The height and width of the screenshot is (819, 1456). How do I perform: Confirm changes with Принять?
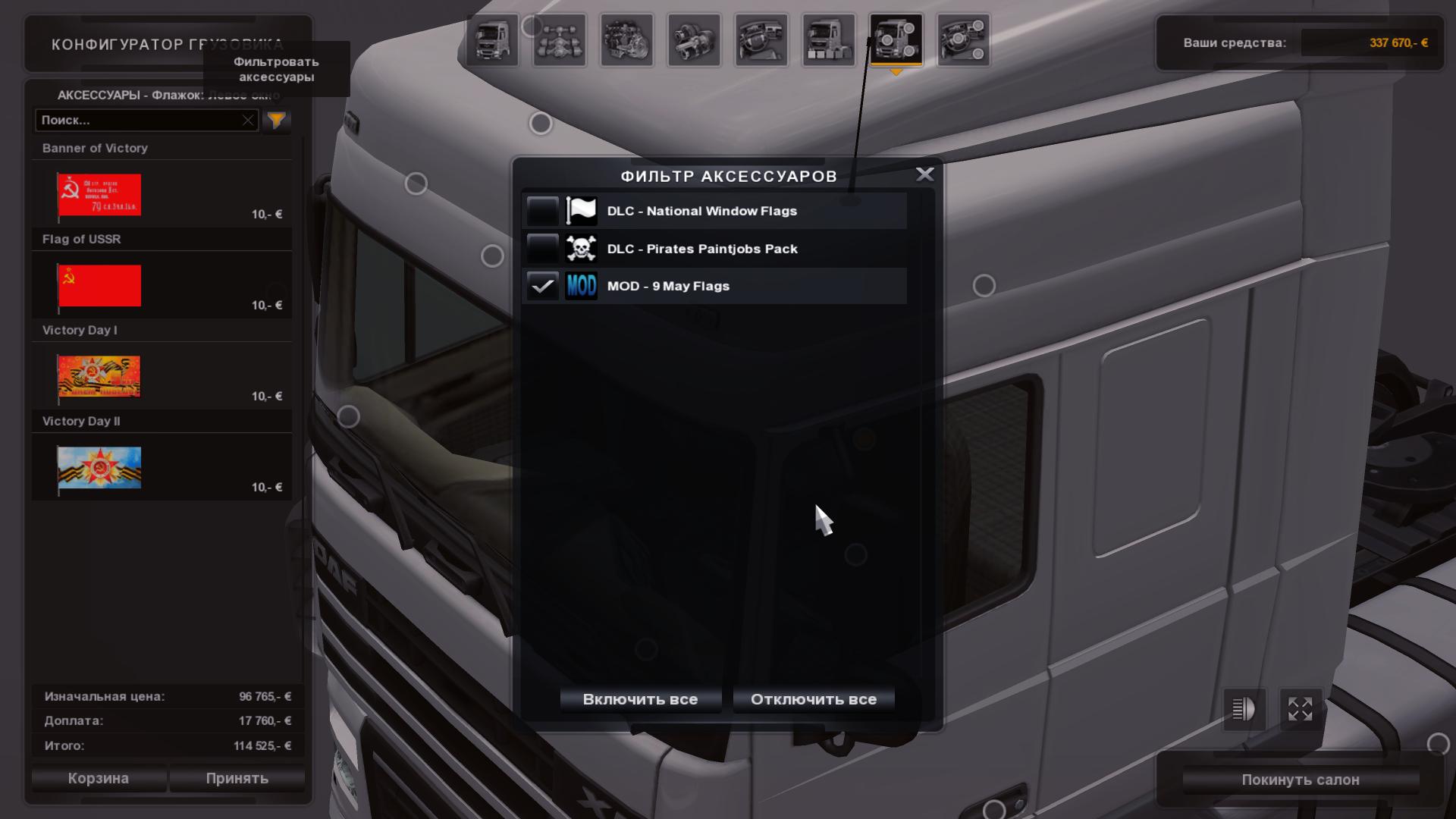click(x=237, y=778)
